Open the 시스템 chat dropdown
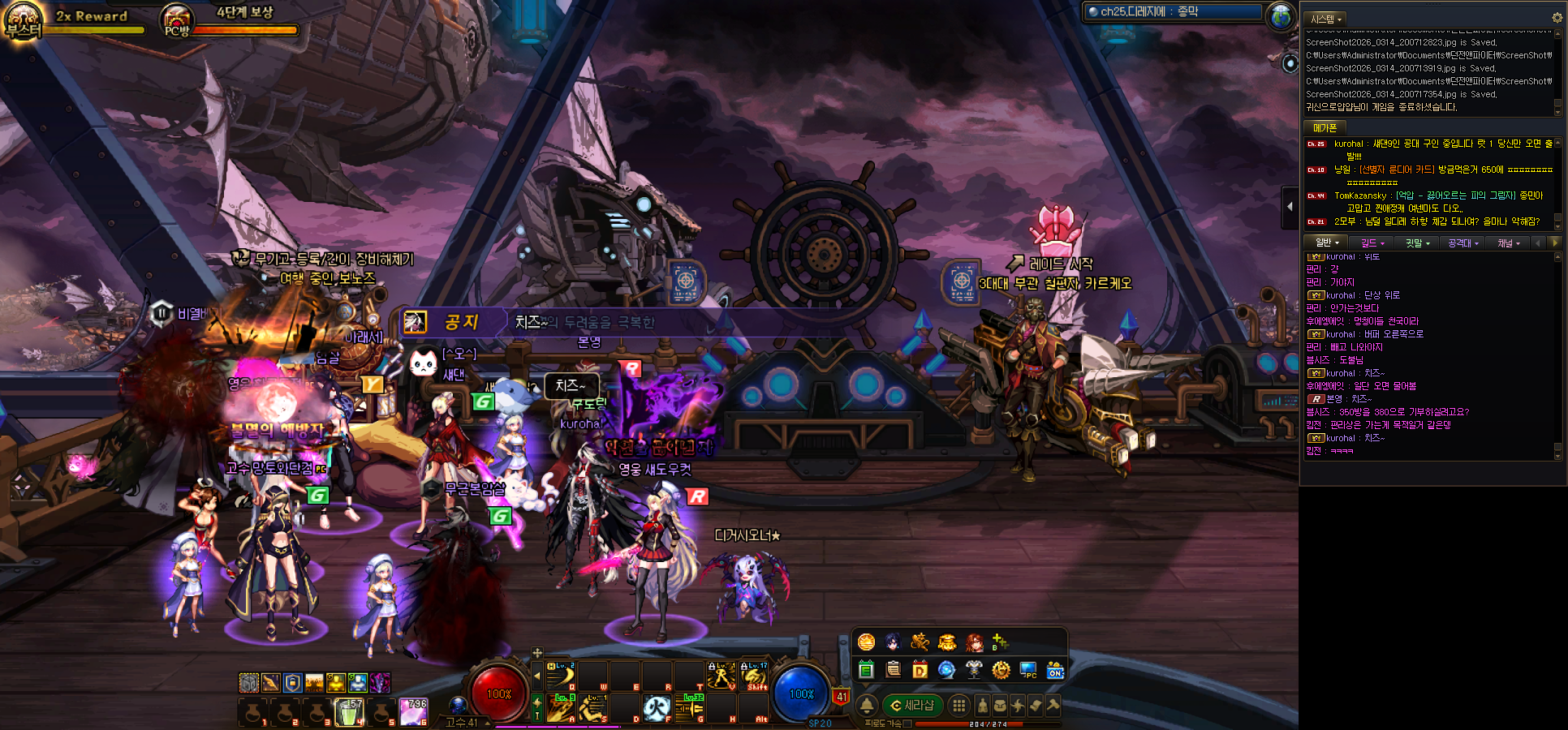 tap(1326, 19)
